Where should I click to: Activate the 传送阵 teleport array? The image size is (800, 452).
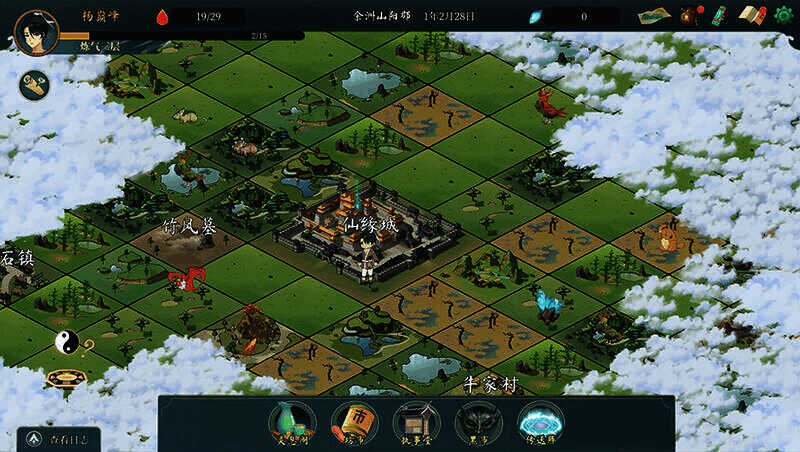tap(541, 421)
